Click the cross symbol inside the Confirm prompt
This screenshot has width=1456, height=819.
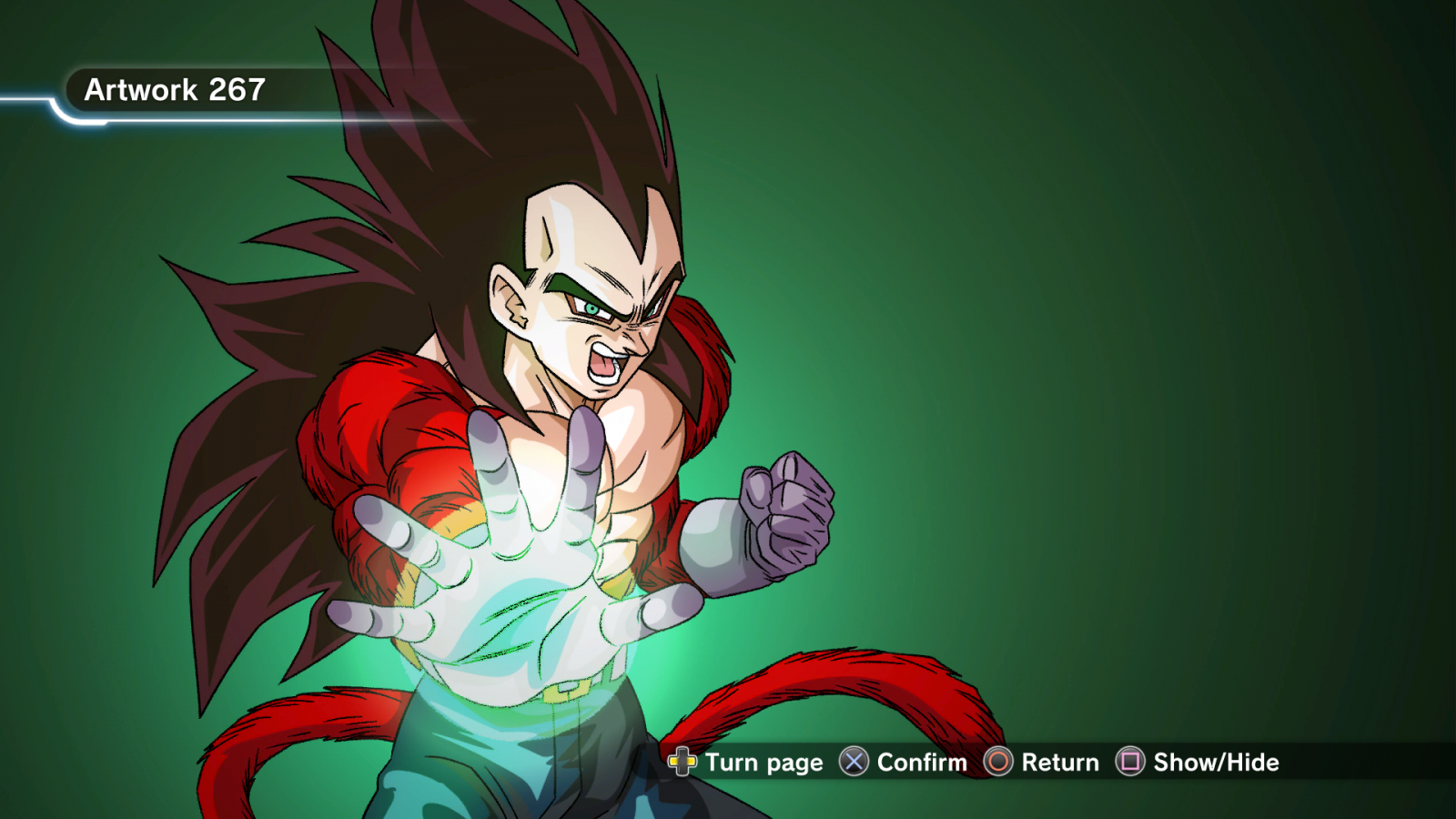coord(854,763)
